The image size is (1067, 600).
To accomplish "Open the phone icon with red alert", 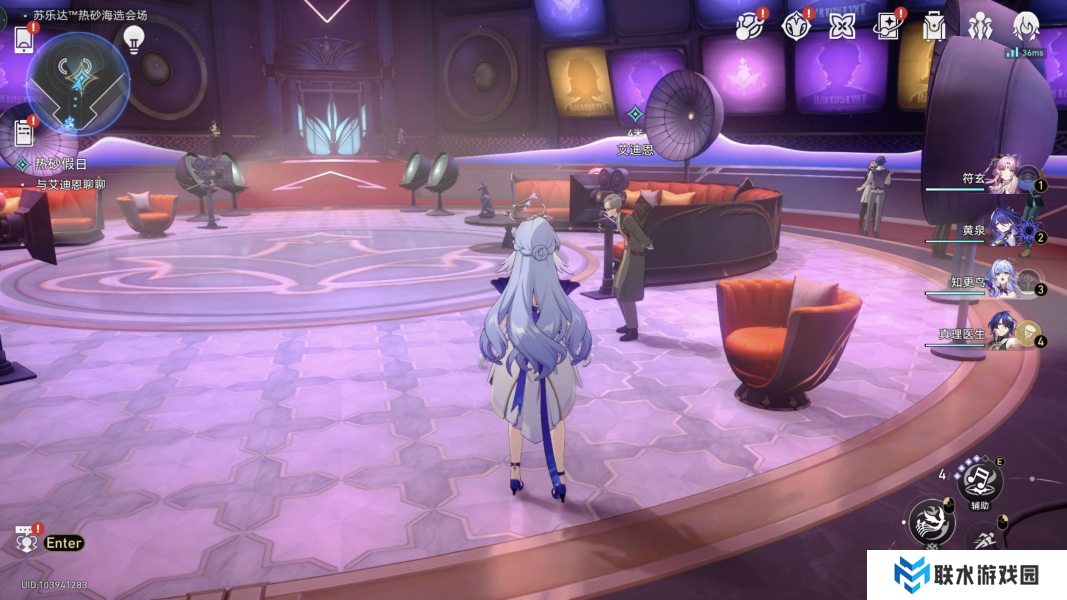I will [23, 40].
